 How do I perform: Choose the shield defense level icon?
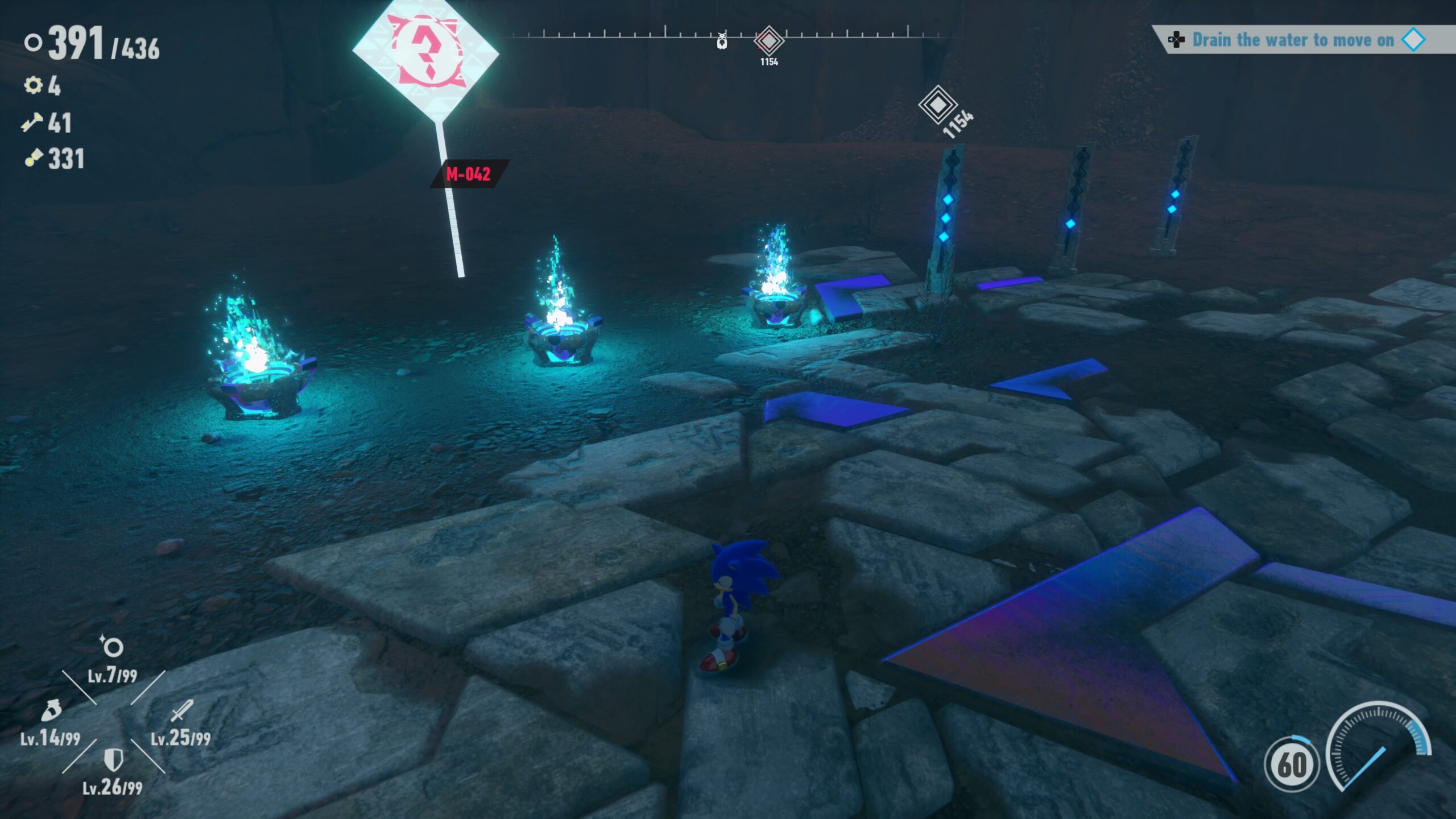coord(114,760)
